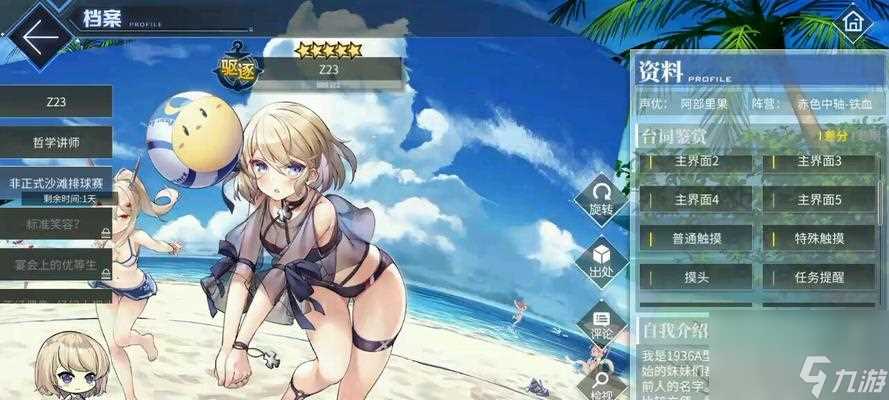Play the 摸头 voice line
This screenshot has width=889, height=400.
[697, 278]
